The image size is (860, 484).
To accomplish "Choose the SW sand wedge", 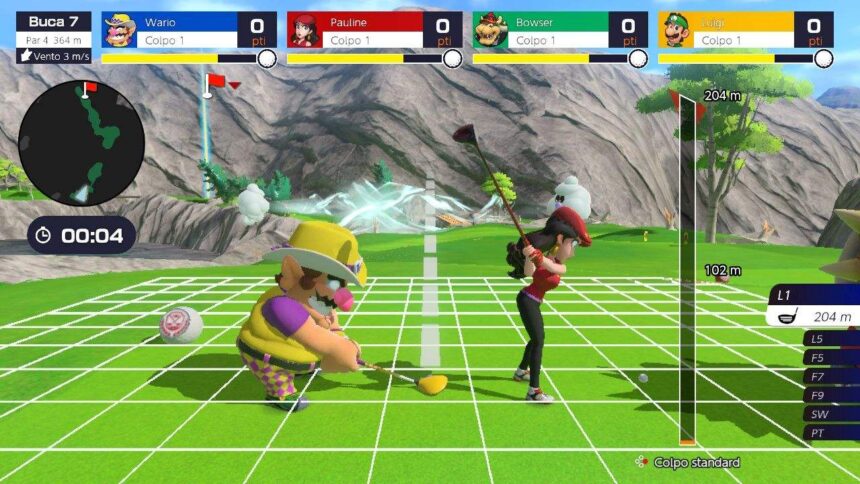I will tap(830, 414).
